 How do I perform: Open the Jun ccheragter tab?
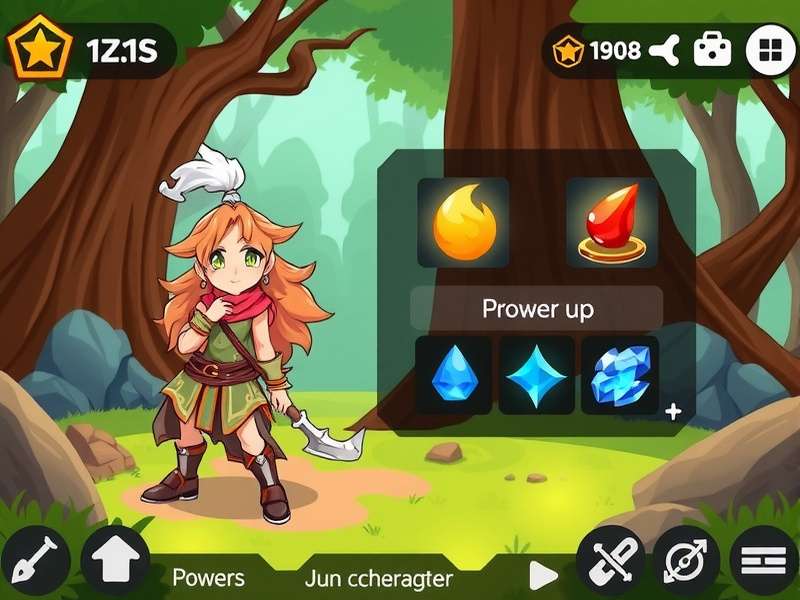379,578
